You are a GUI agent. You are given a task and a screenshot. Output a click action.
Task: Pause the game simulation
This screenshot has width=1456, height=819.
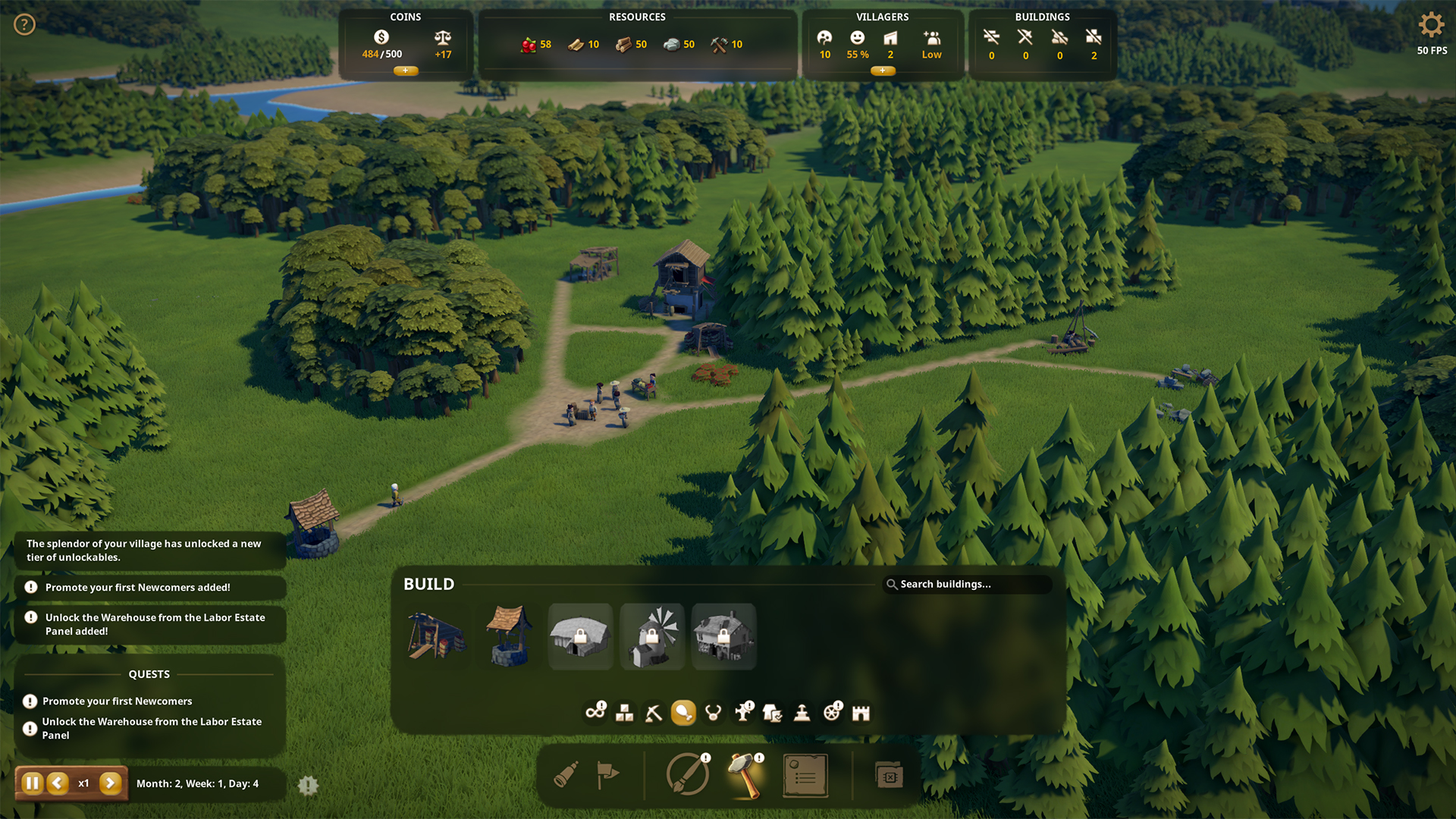tap(32, 783)
